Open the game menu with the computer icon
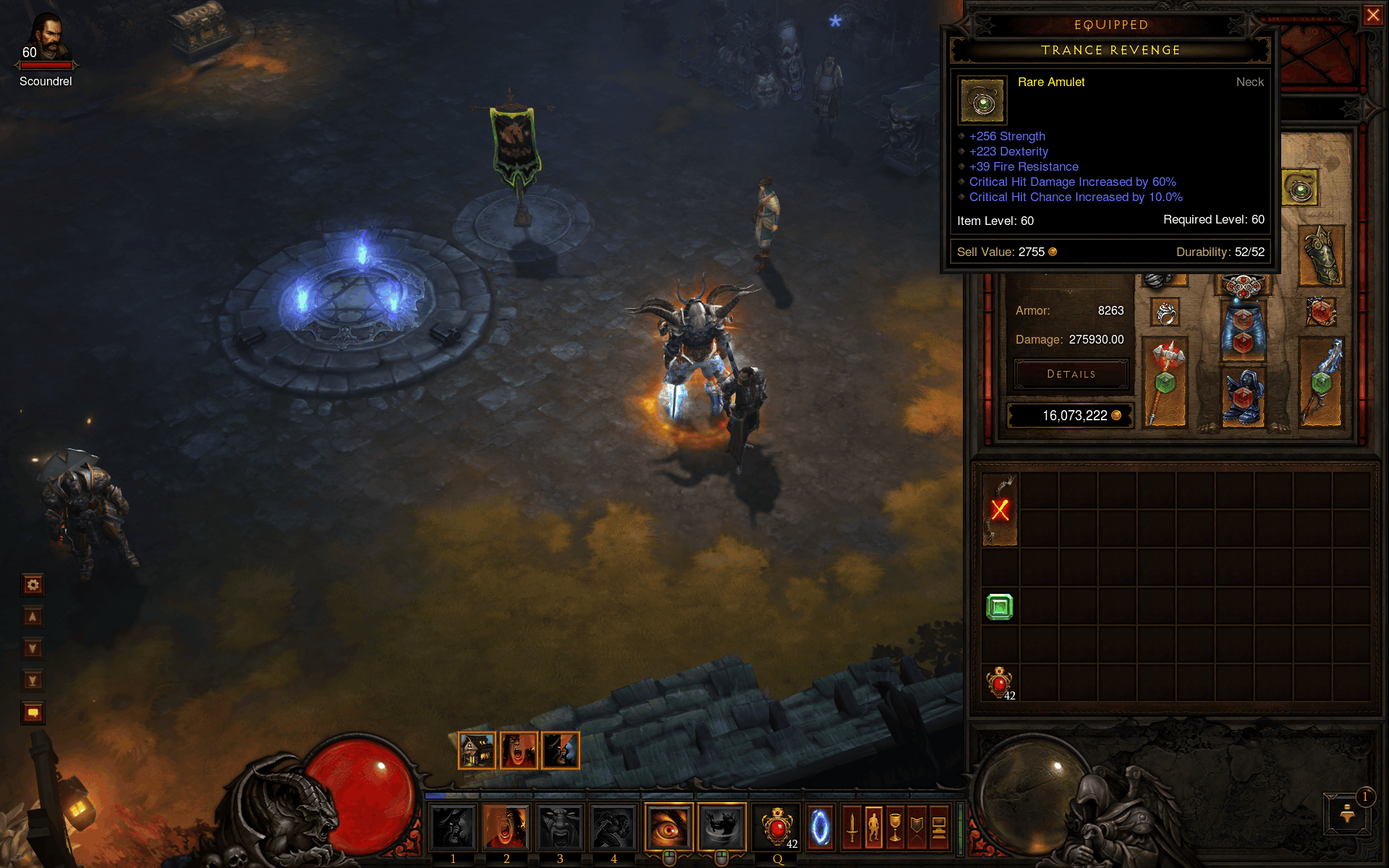The height and width of the screenshot is (868, 1389). click(x=938, y=827)
